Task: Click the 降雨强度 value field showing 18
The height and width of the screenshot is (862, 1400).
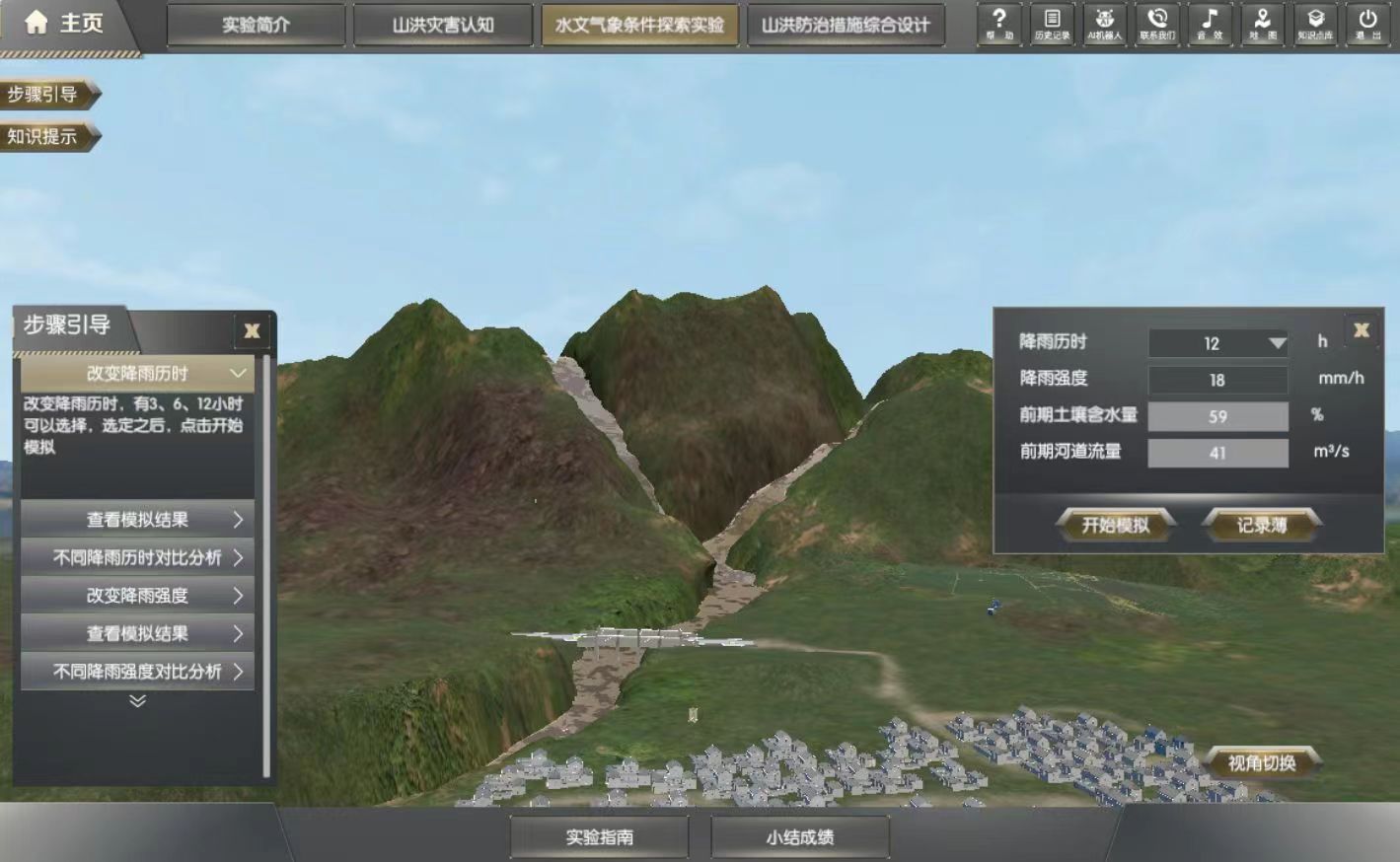Action: 1218,380
